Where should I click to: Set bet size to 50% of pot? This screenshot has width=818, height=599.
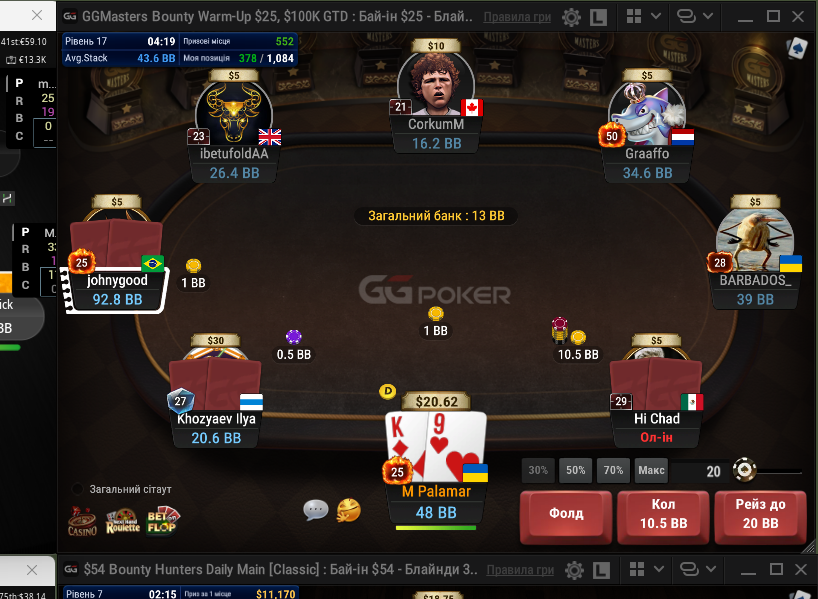[575, 470]
